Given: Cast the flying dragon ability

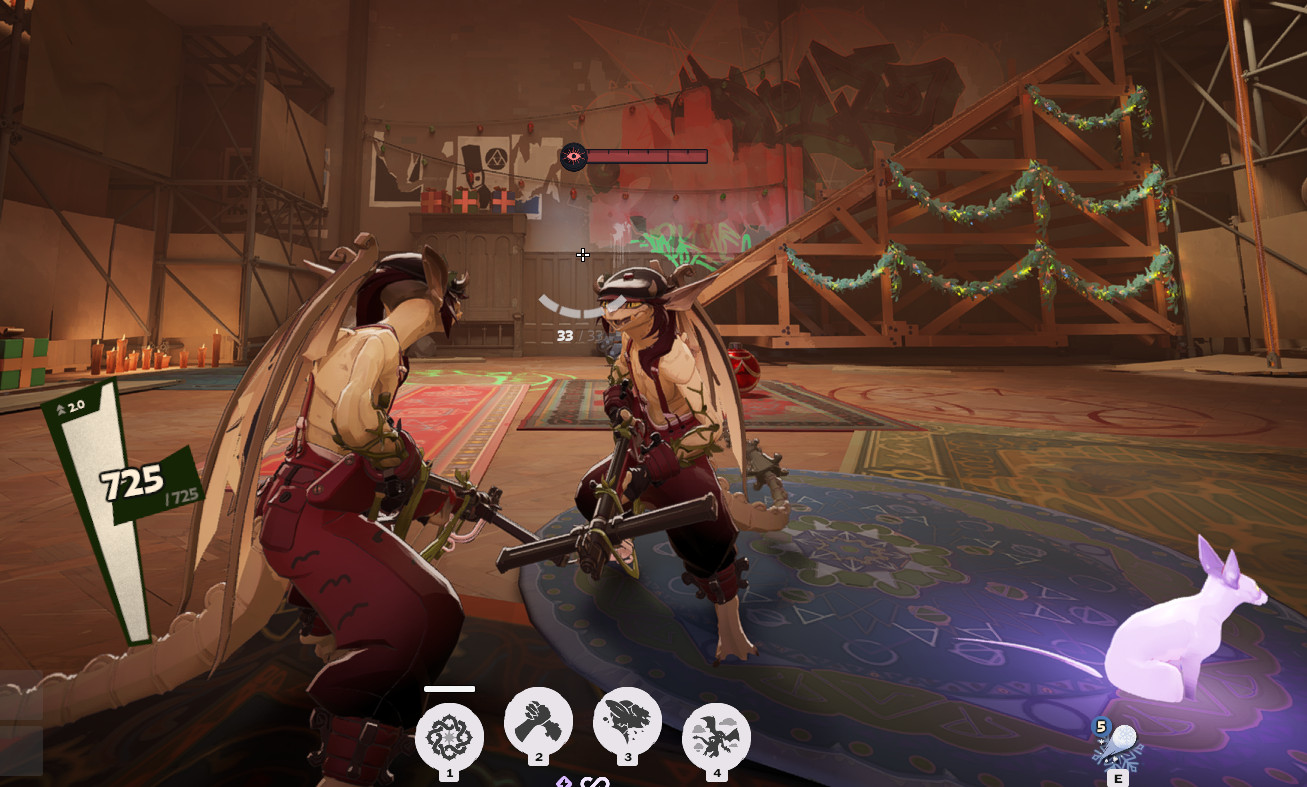Looking at the screenshot, I should click(716, 738).
